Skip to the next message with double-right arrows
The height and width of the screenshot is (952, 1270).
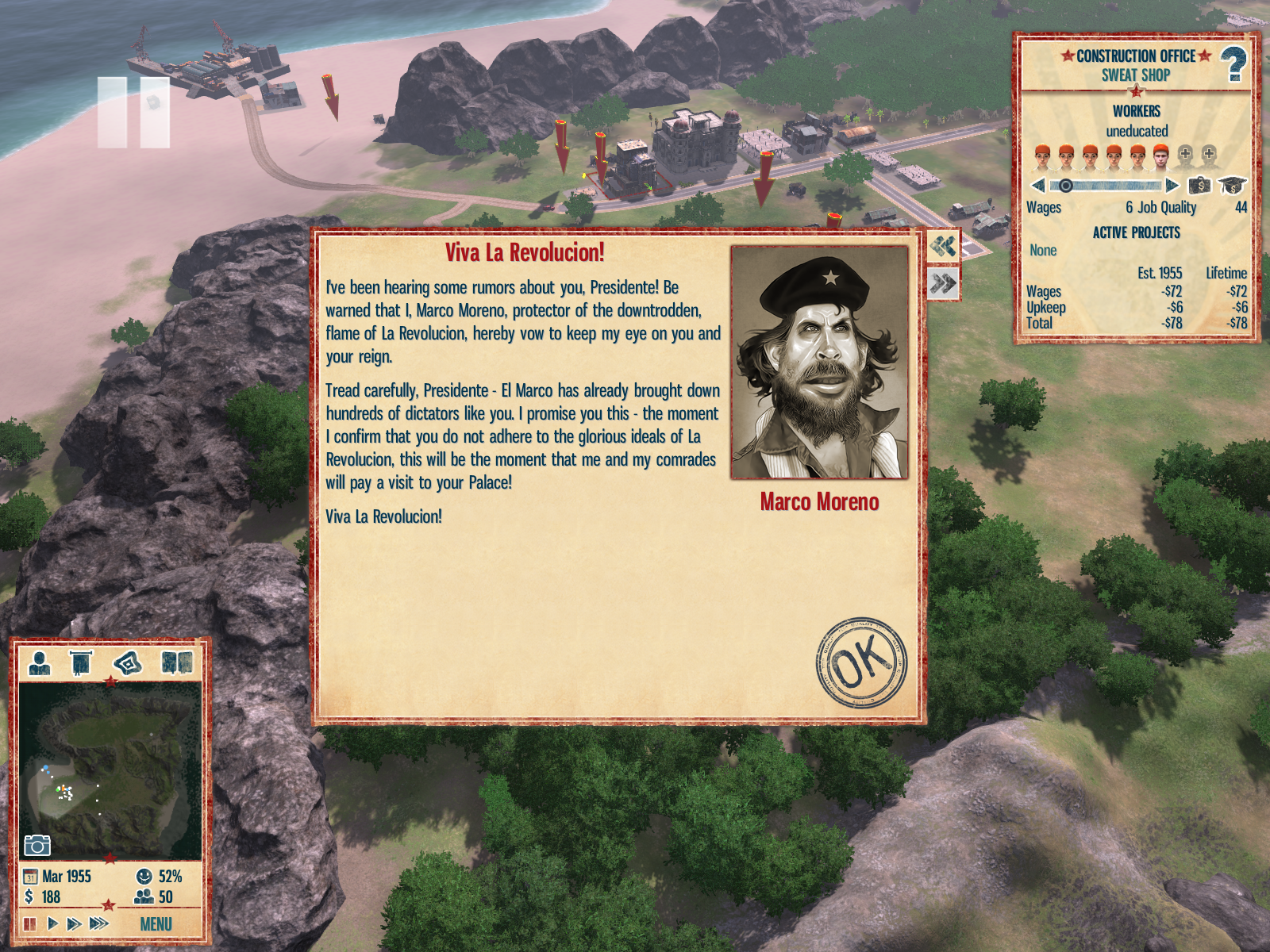(943, 283)
